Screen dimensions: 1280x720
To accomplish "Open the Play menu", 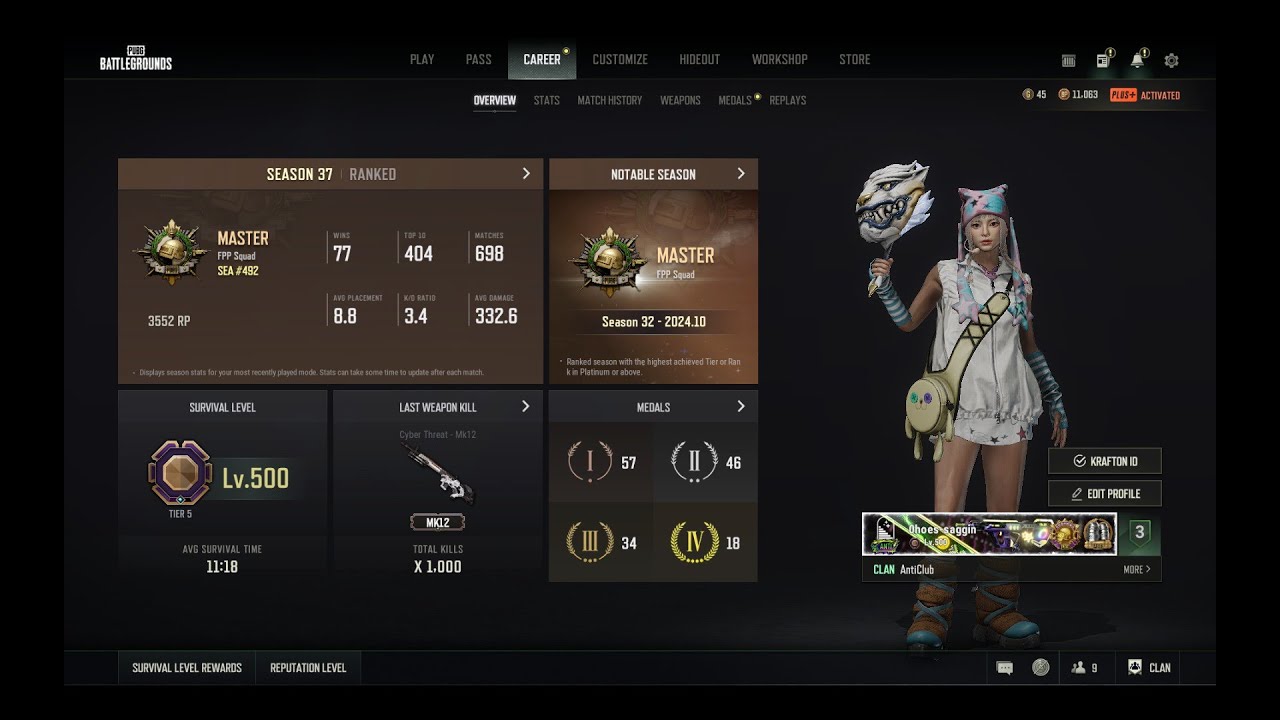I will [x=422, y=60].
